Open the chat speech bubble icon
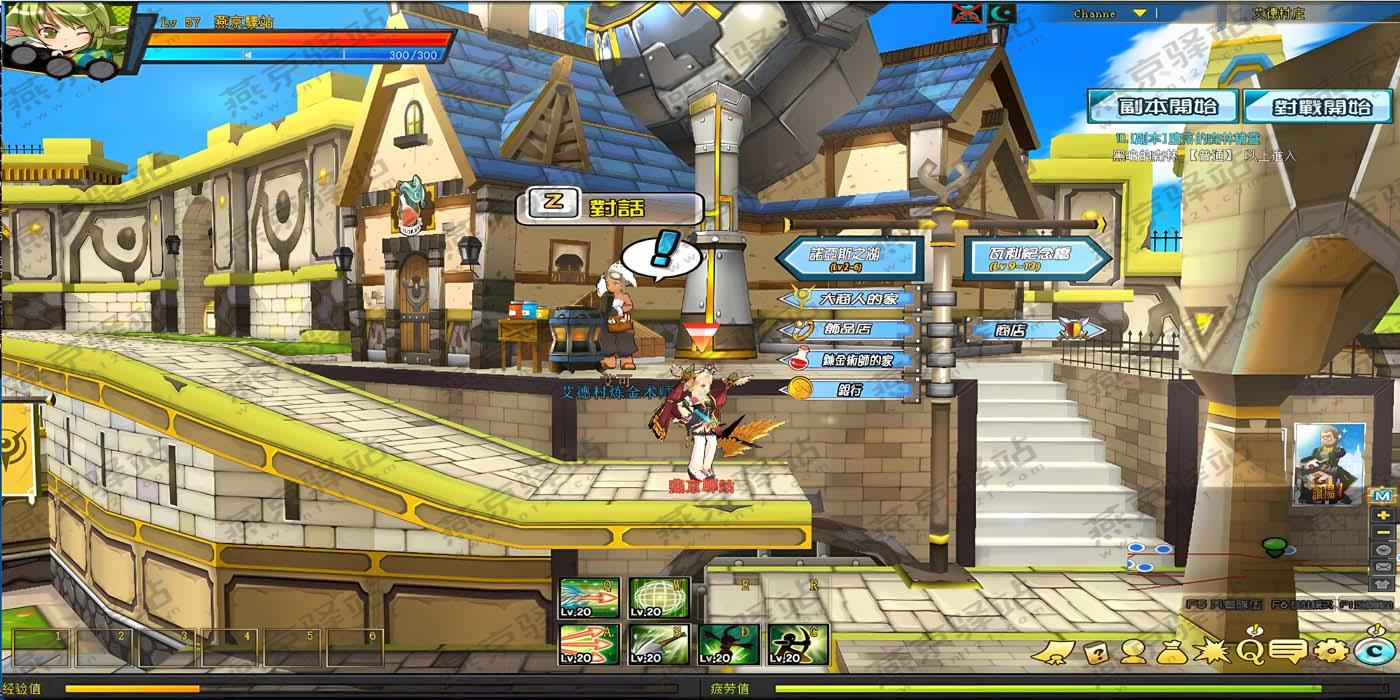Viewport: 1400px width, 700px height. point(1288,652)
